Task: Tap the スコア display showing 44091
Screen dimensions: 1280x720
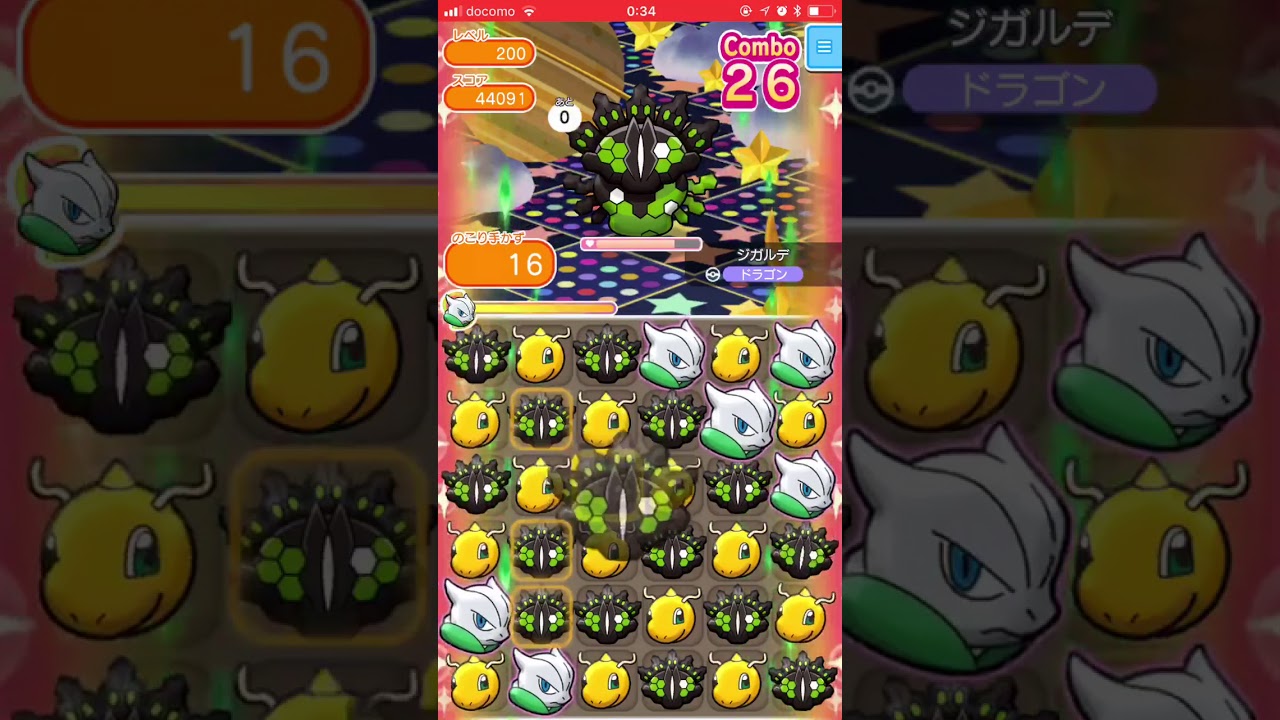Action: [x=490, y=99]
